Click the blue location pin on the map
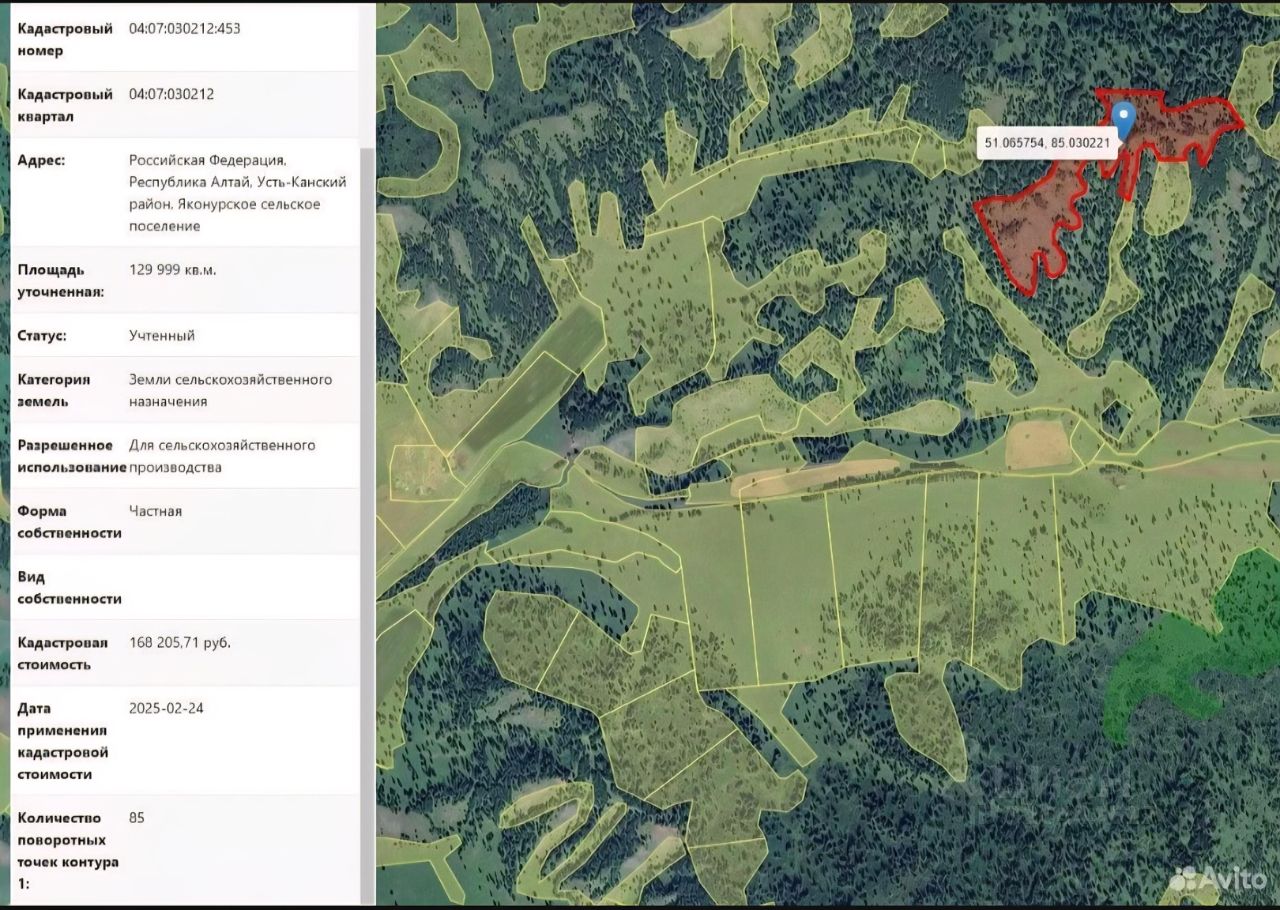Viewport: 1280px width, 910px height. (x=1124, y=118)
